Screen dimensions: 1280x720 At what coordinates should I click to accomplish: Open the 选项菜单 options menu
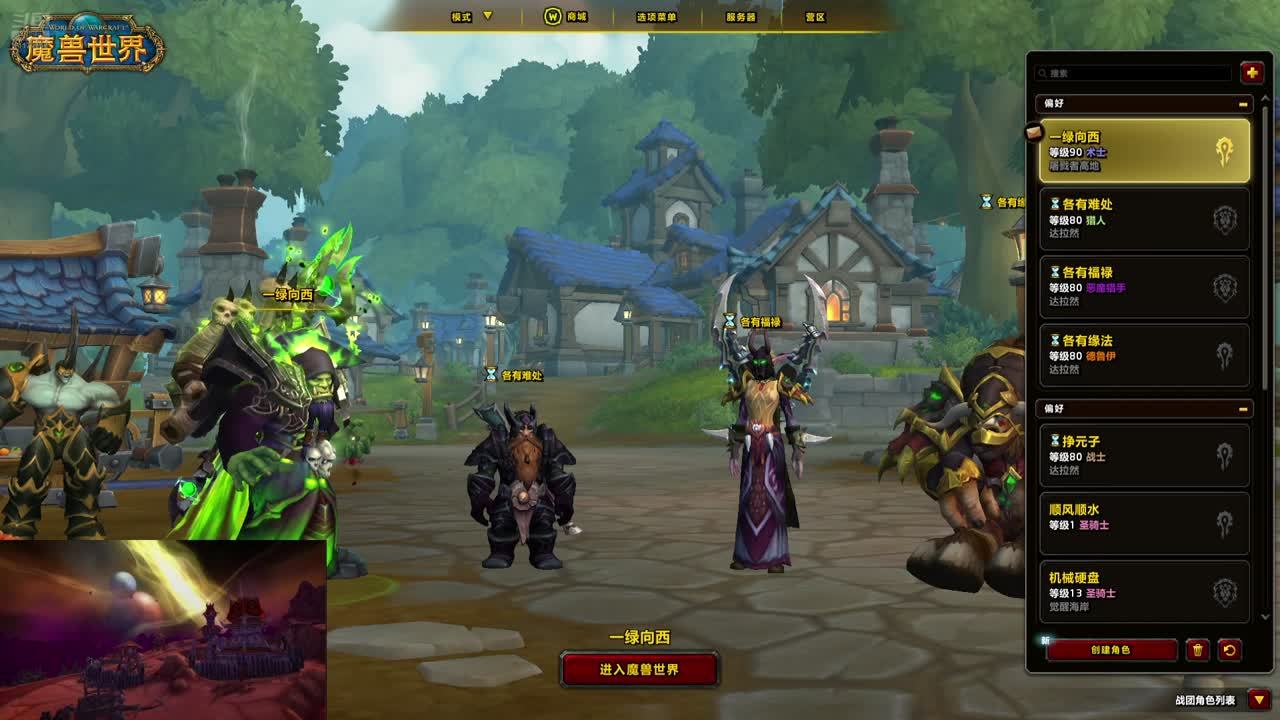[656, 16]
